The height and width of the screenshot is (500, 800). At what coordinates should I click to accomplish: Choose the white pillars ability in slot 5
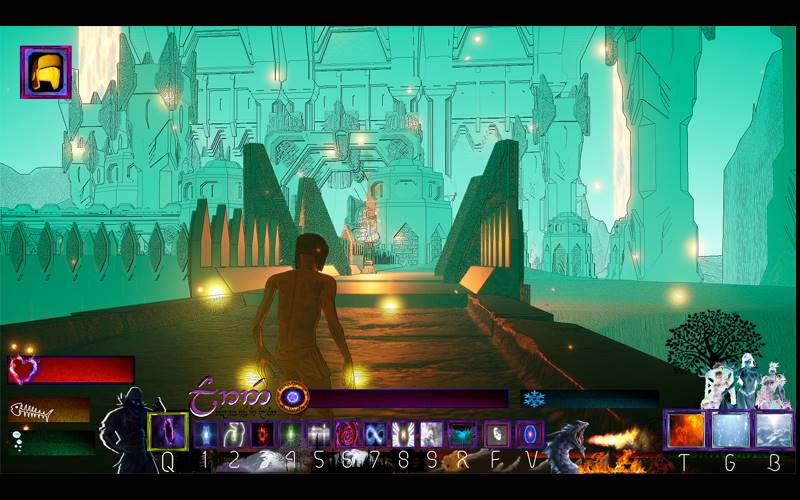[319, 434]
